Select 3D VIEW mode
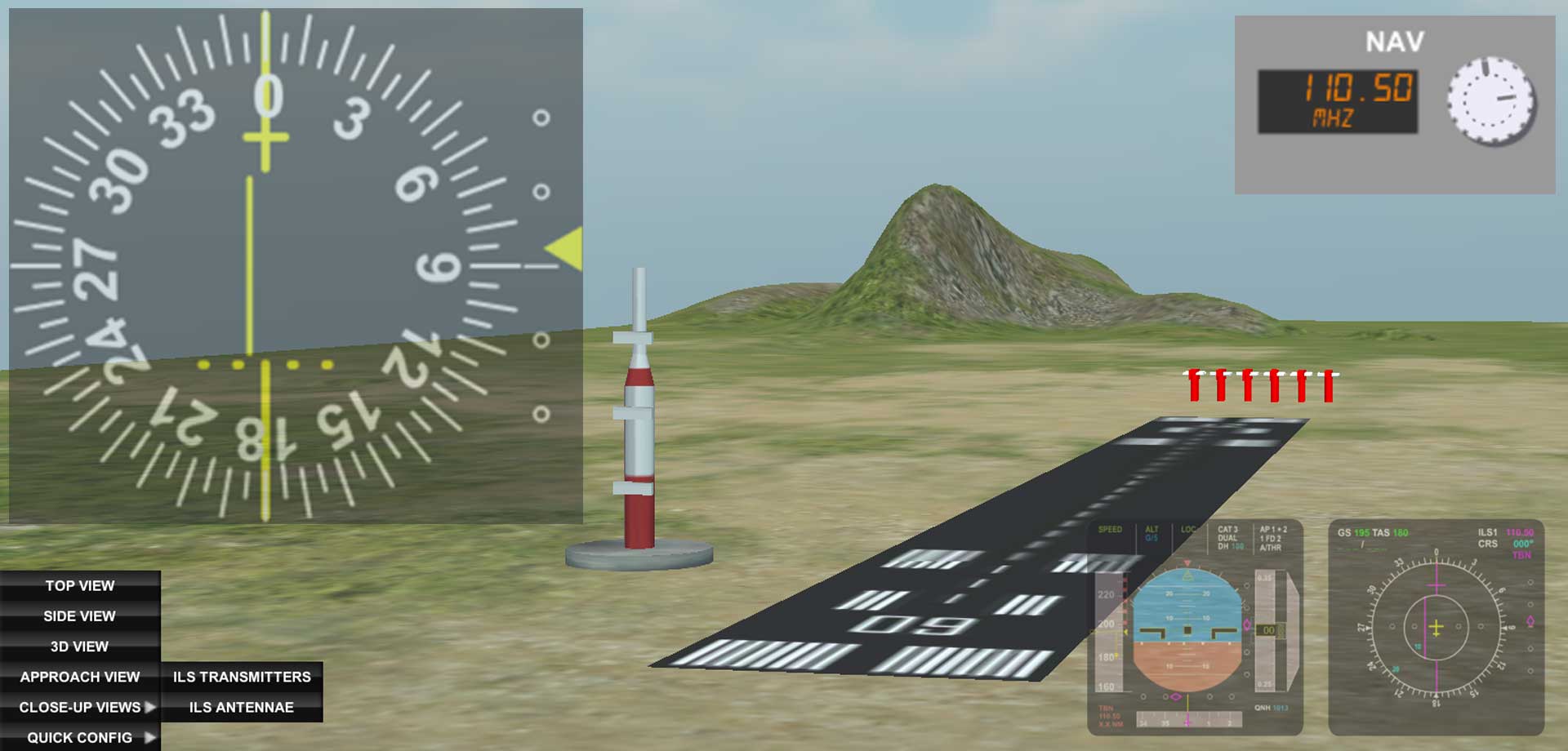The image size is (1568, 751). pyautogui.click(x=78, y=646)
